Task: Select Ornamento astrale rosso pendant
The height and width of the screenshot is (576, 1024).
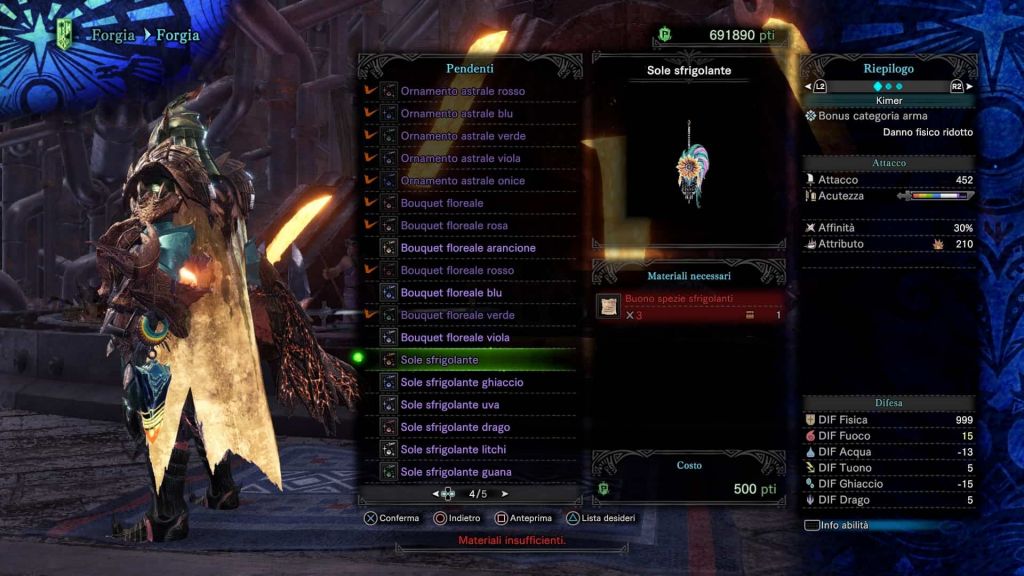Action: (462, 91)
